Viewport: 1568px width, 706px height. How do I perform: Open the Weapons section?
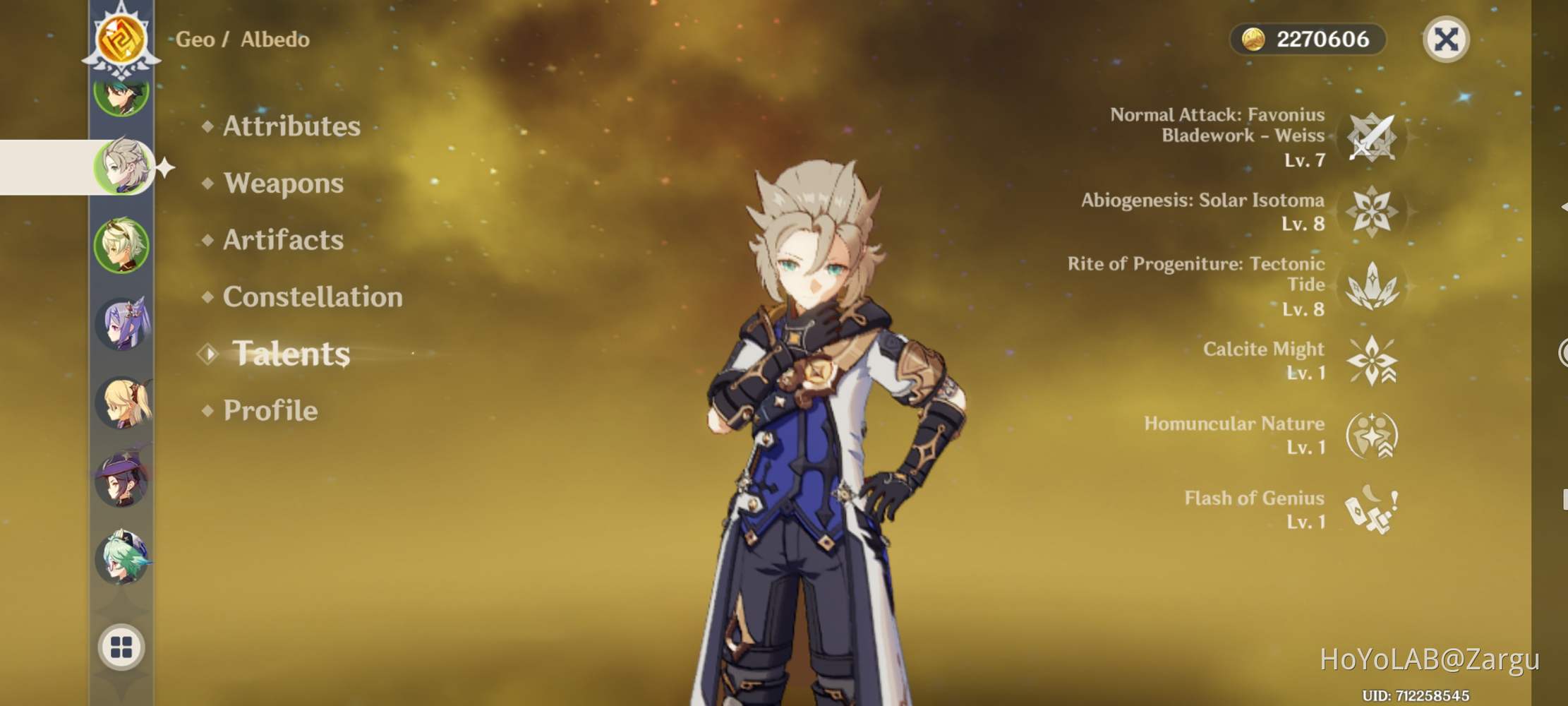284,184
